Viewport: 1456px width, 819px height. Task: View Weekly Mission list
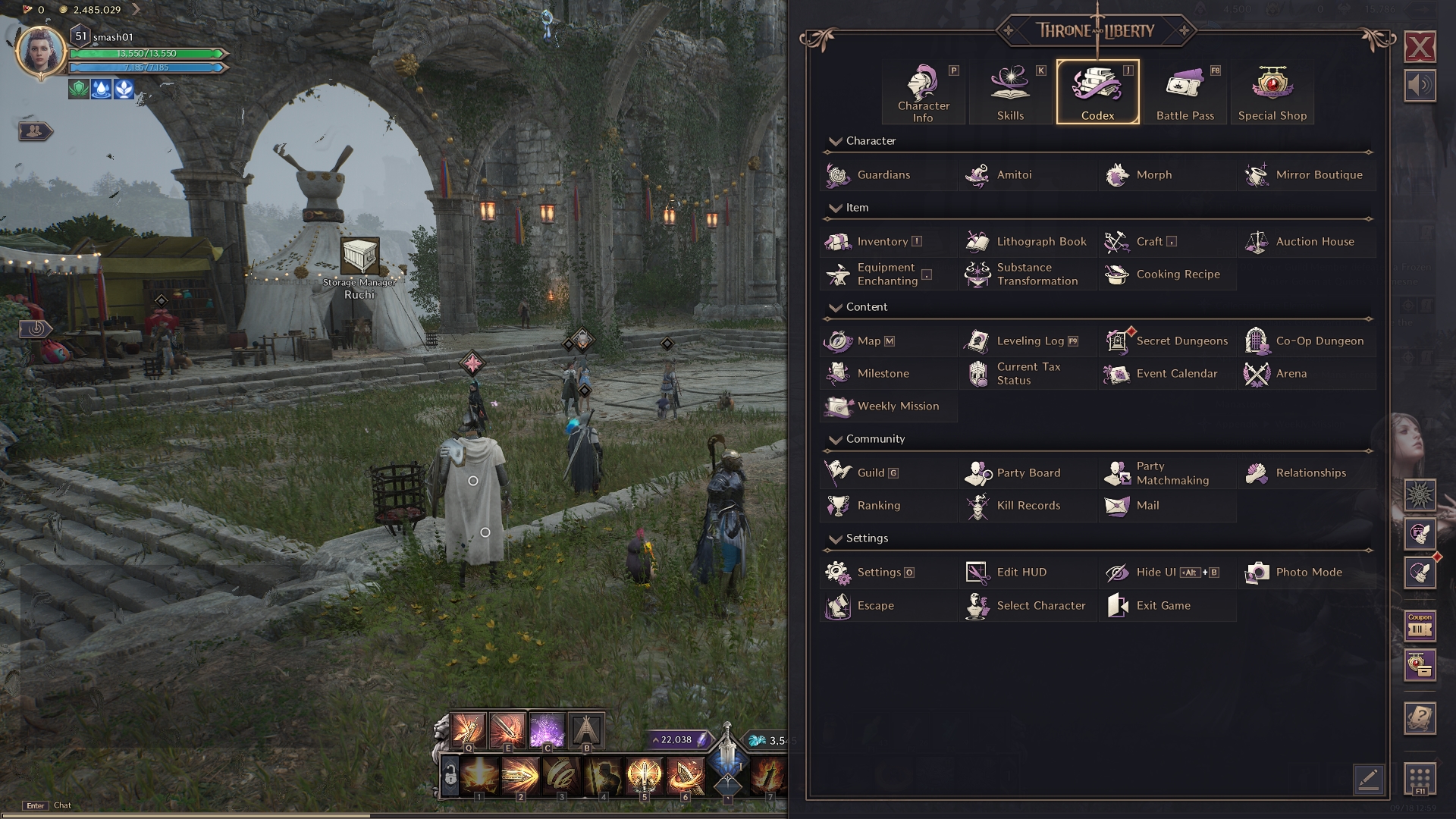point(897,406)
